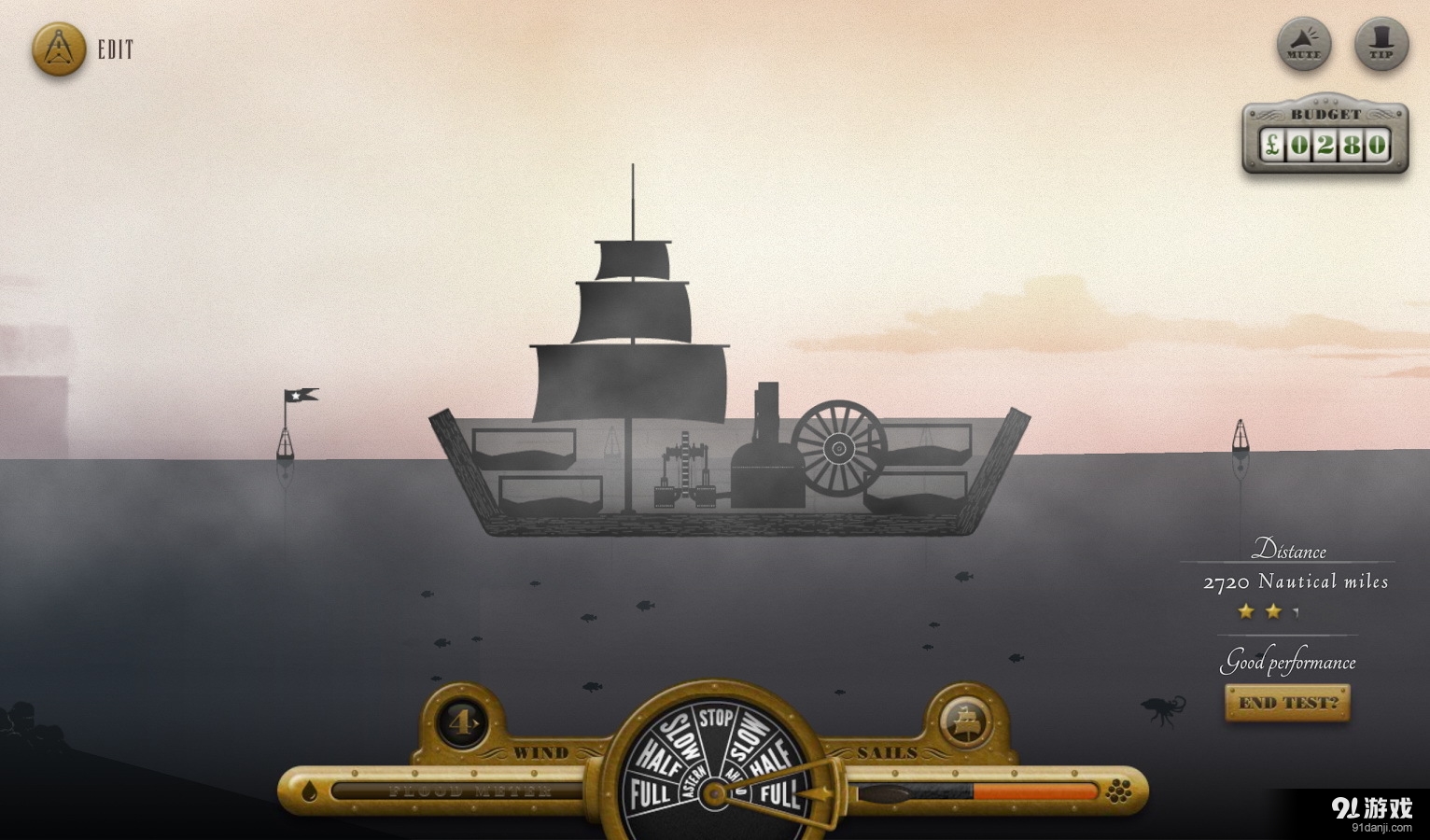Viewport: 1430px width, 840px height.
Task: Select HALF astern on the telegraph
Action: pos(657,759)
